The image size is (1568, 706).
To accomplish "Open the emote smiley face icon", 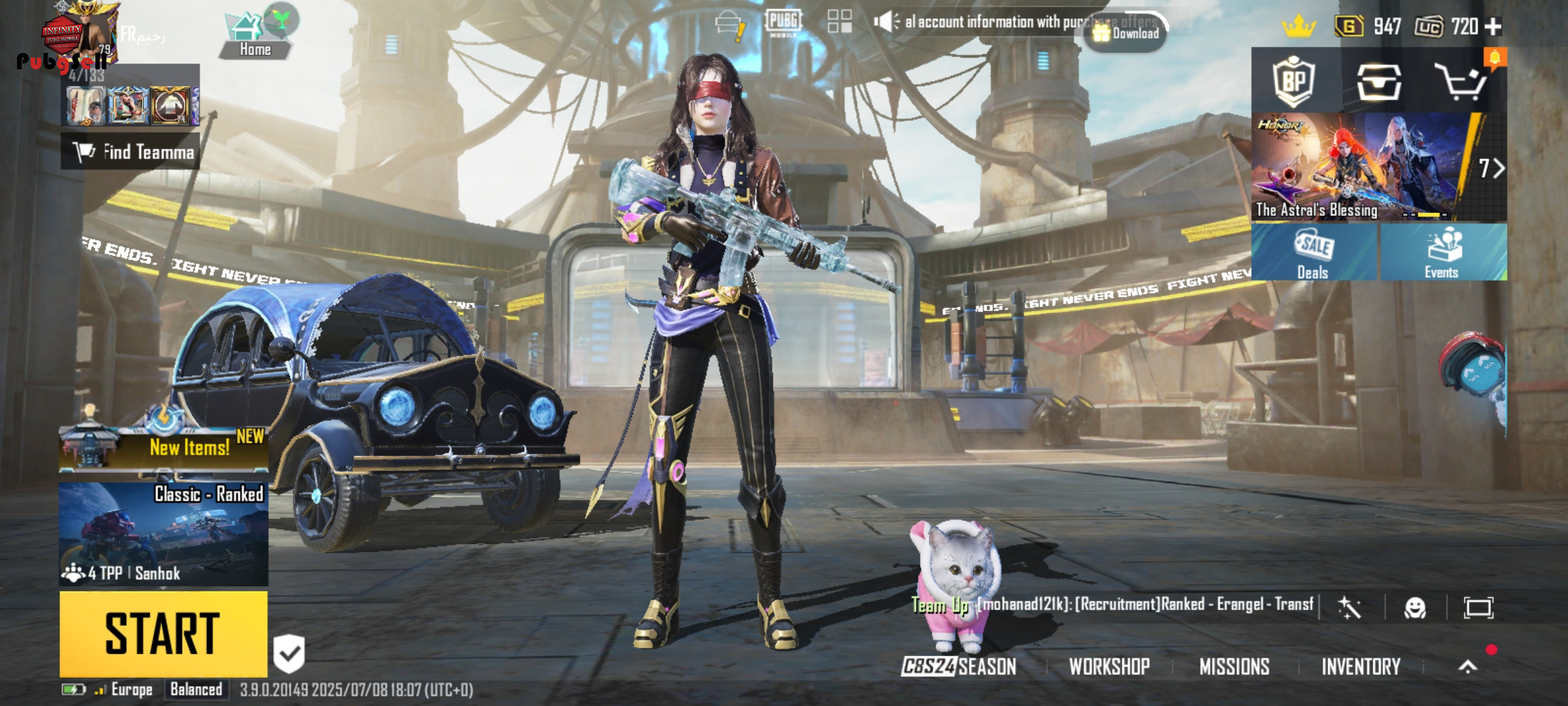I will point(1415,608).
